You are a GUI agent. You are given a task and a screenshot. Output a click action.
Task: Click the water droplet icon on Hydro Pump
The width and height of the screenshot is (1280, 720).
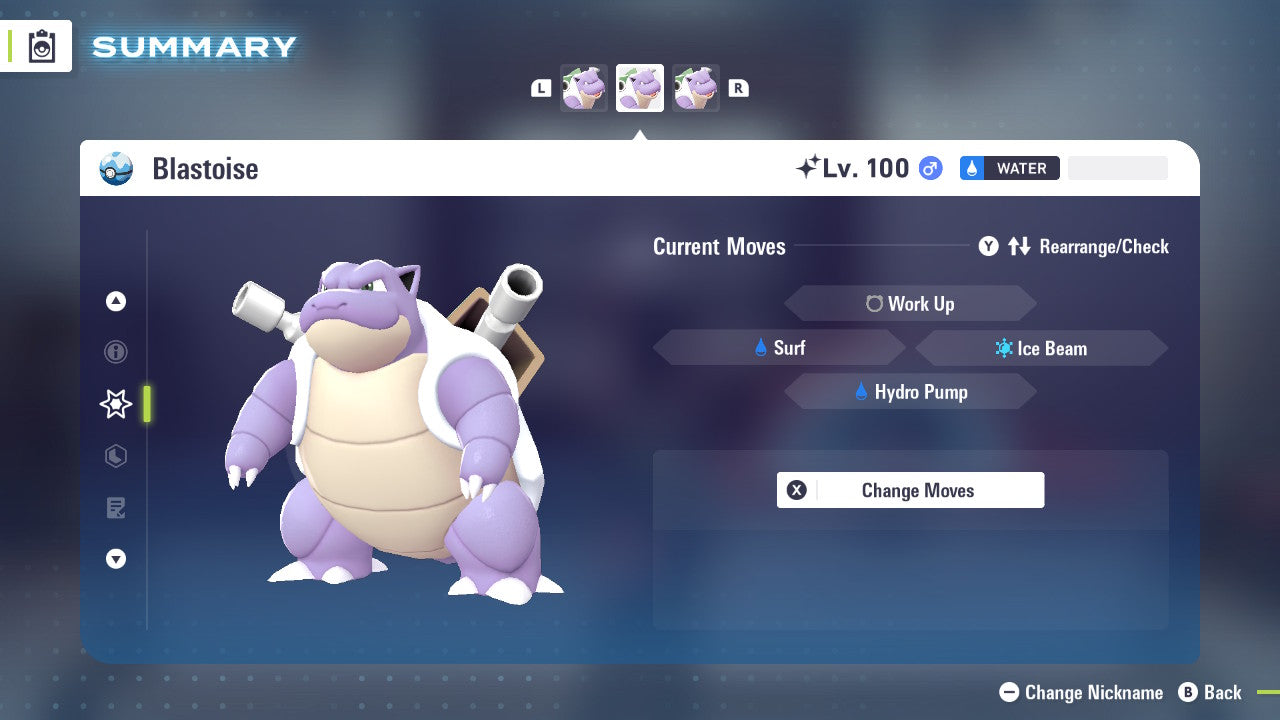862,392
